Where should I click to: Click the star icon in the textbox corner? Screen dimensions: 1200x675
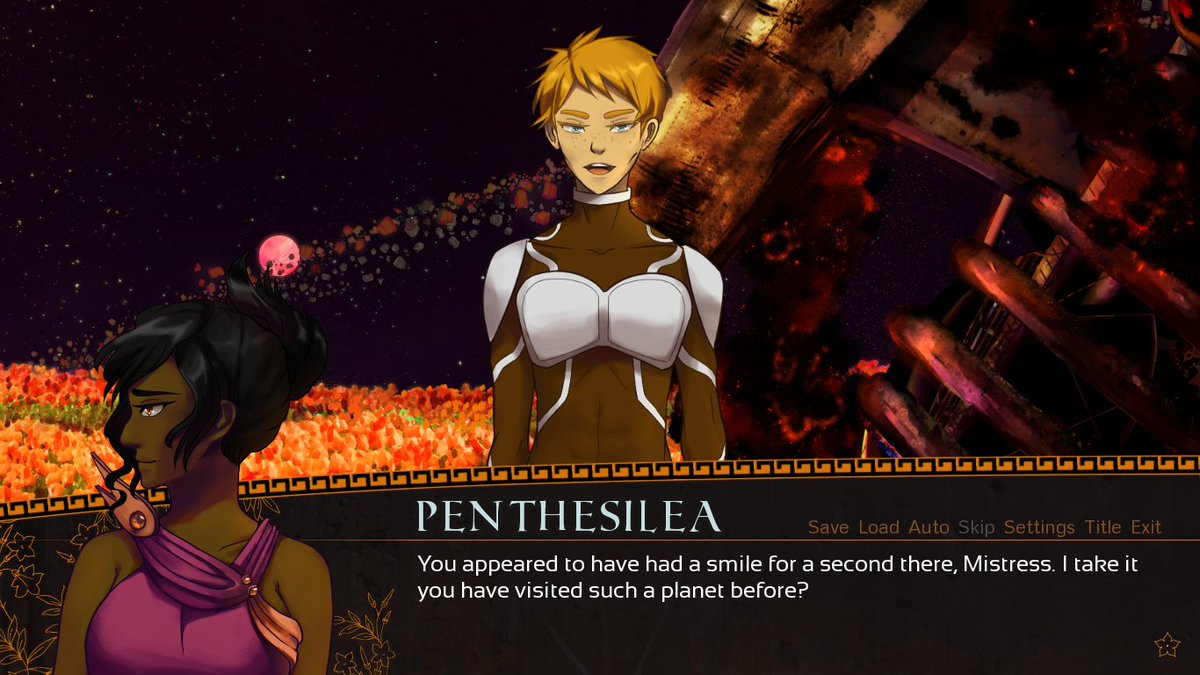pos(1167,646)
